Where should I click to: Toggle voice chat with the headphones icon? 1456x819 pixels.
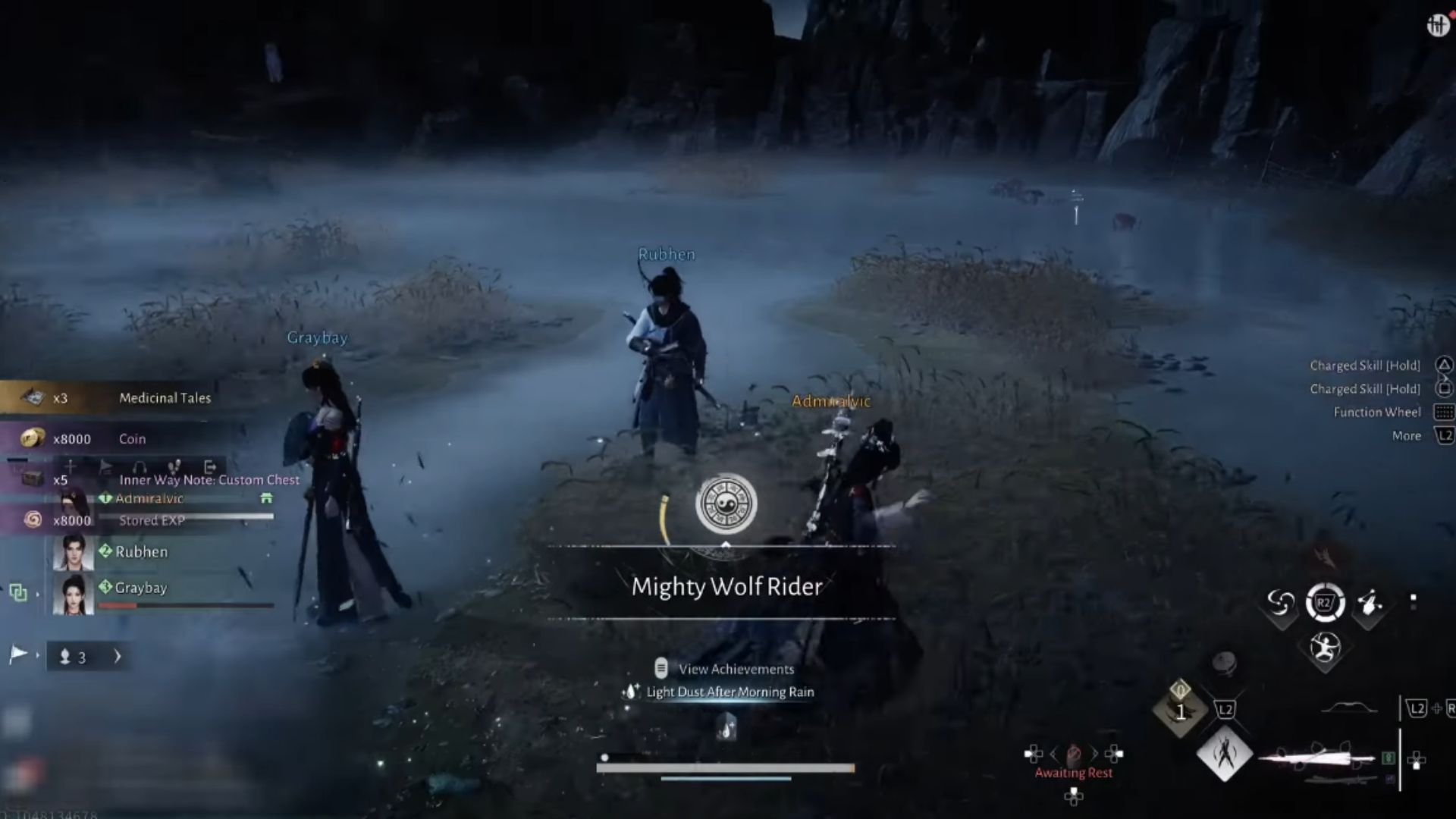tap(140, 467)
